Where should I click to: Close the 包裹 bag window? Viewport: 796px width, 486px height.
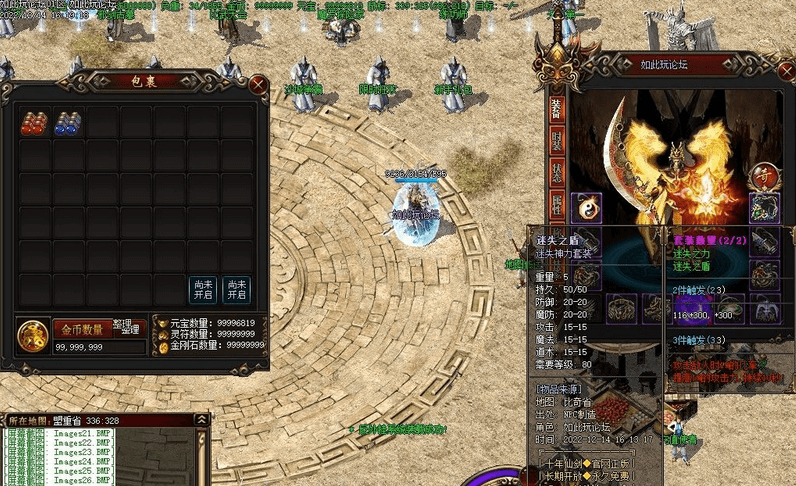click(258, 85)
